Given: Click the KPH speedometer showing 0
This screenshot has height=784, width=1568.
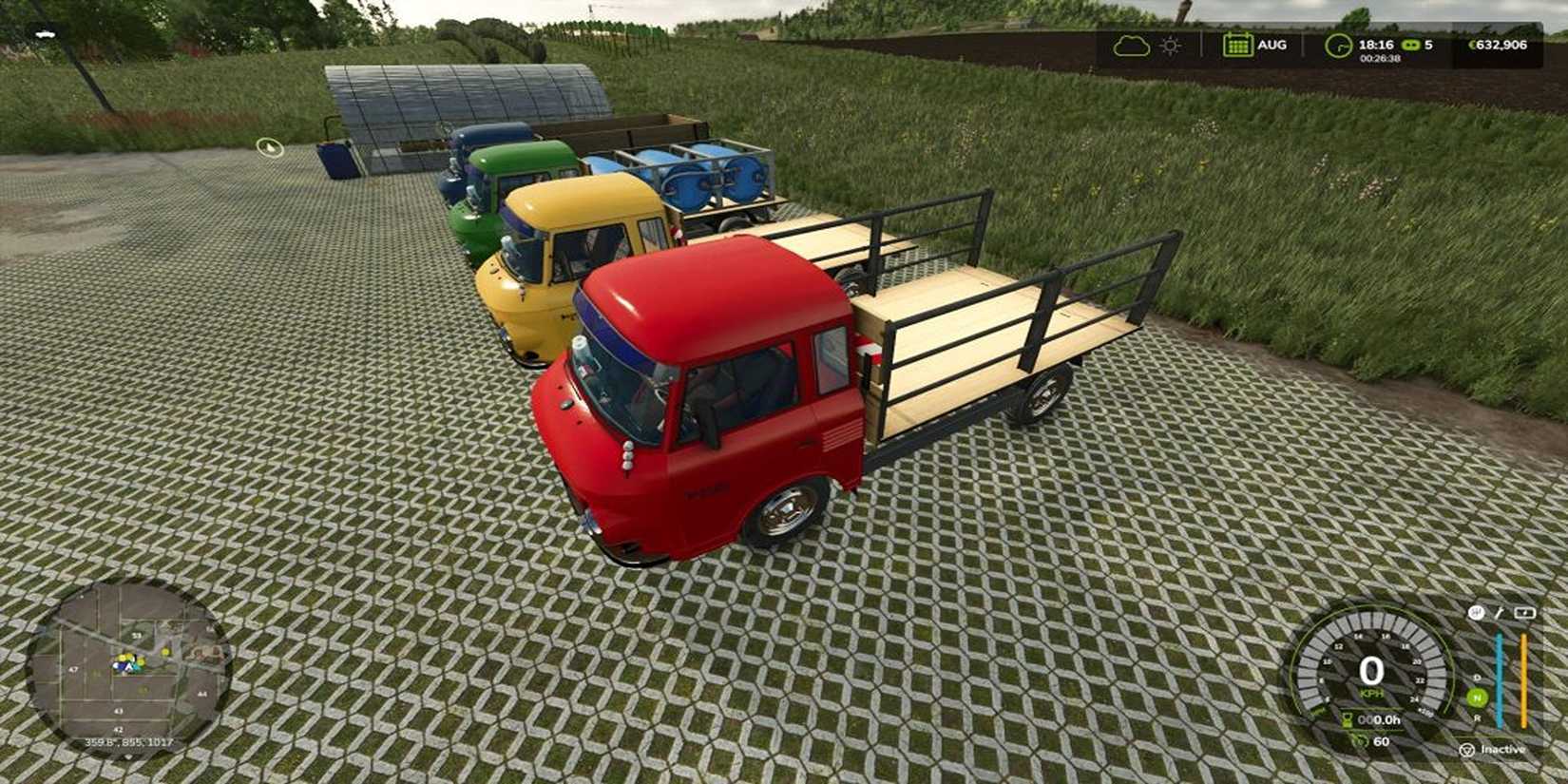Looking at the screenshot, I should (1369, 673).
